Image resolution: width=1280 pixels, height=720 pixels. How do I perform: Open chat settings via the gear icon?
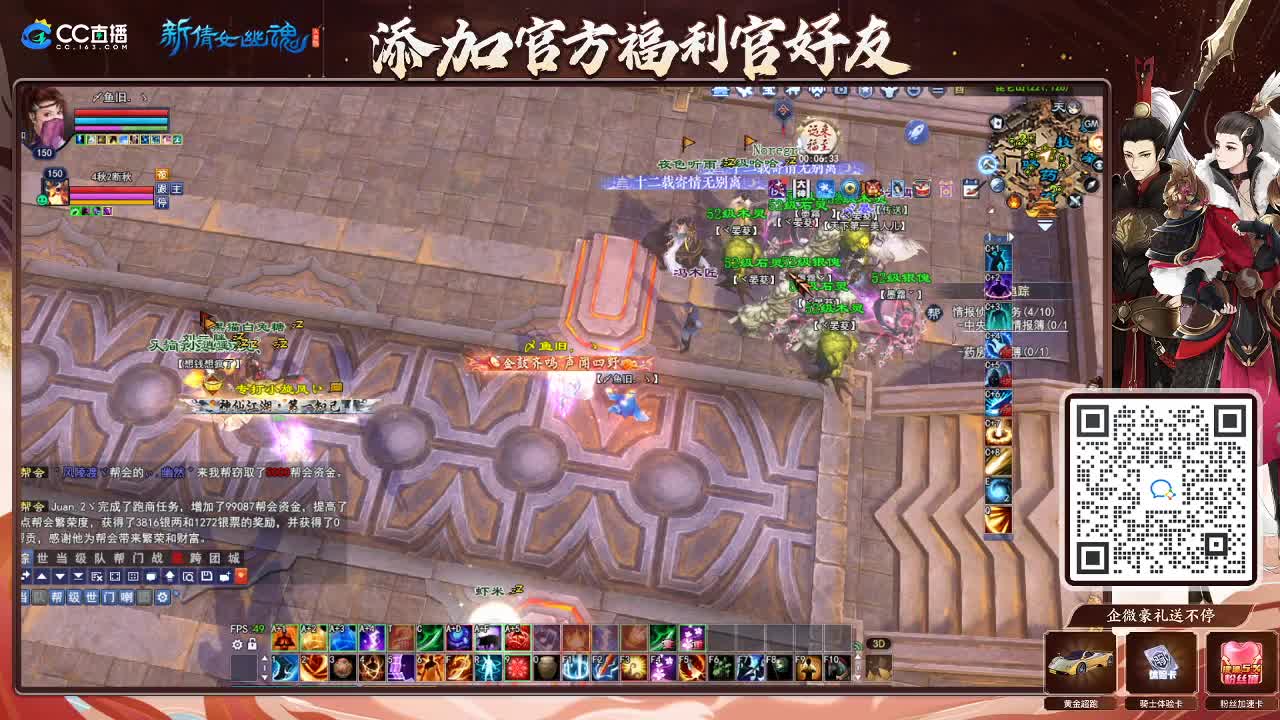[x=163, y=597]
